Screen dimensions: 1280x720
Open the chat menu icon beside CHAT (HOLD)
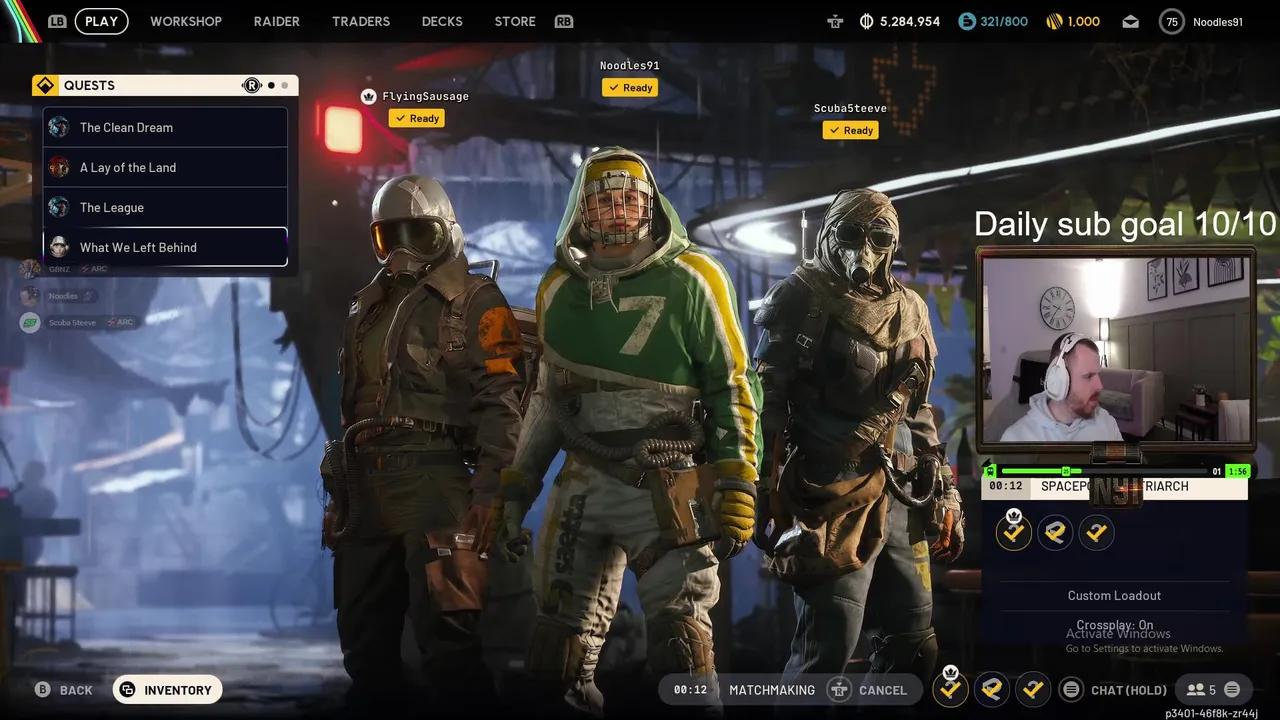[1071, 689]
